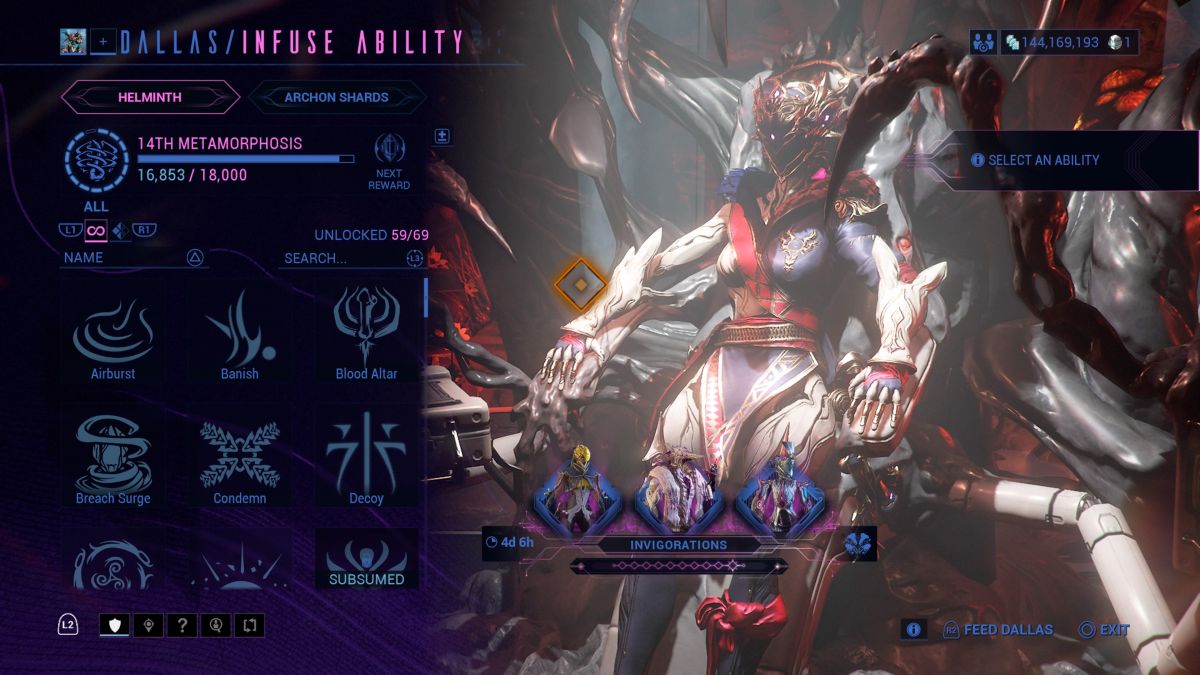Open the Invigorations panel
1200x675 pixels.
coord(678,545)
